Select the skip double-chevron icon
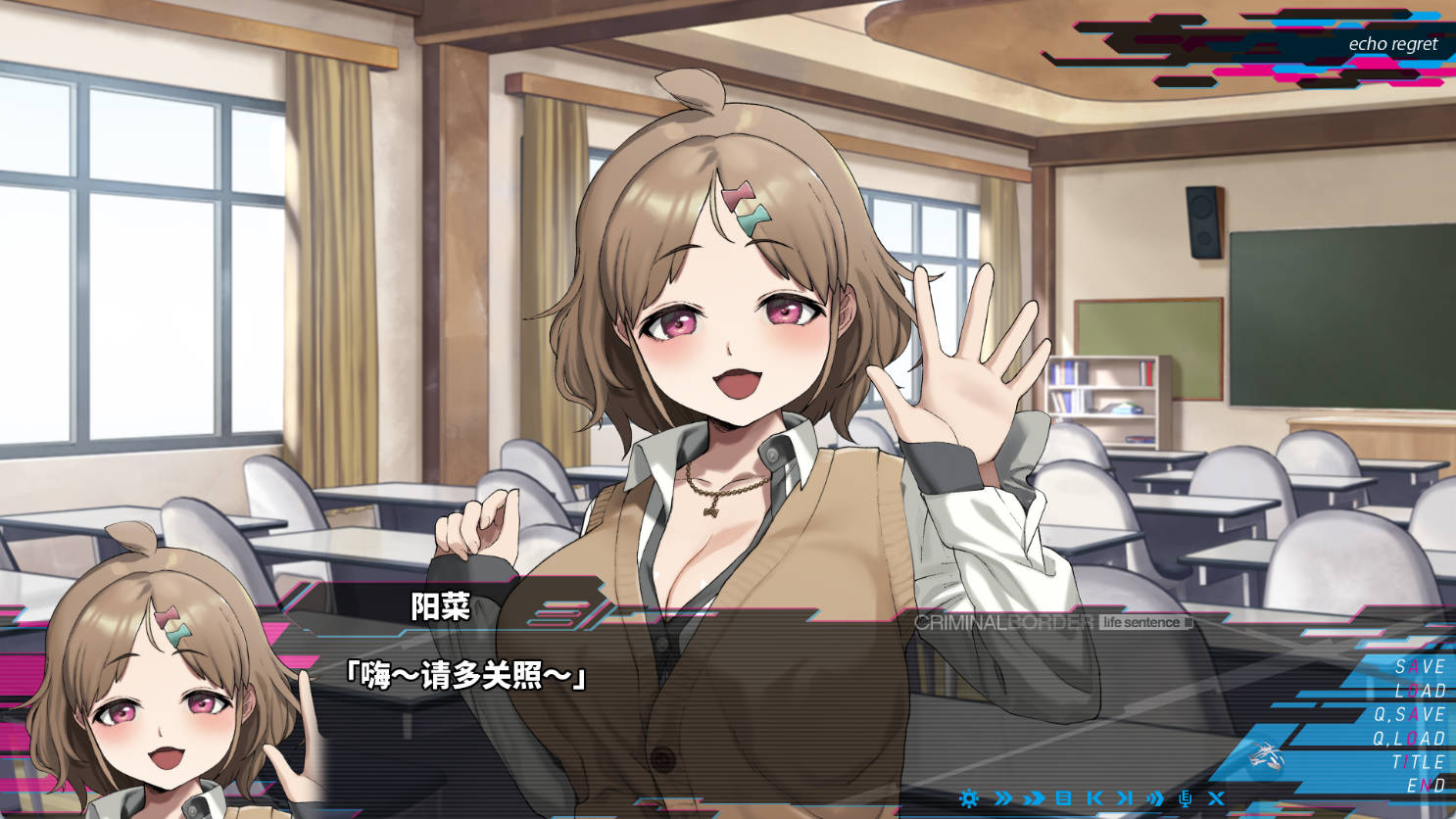This screenshot has height=819, width=1456. coord(1002,798)
